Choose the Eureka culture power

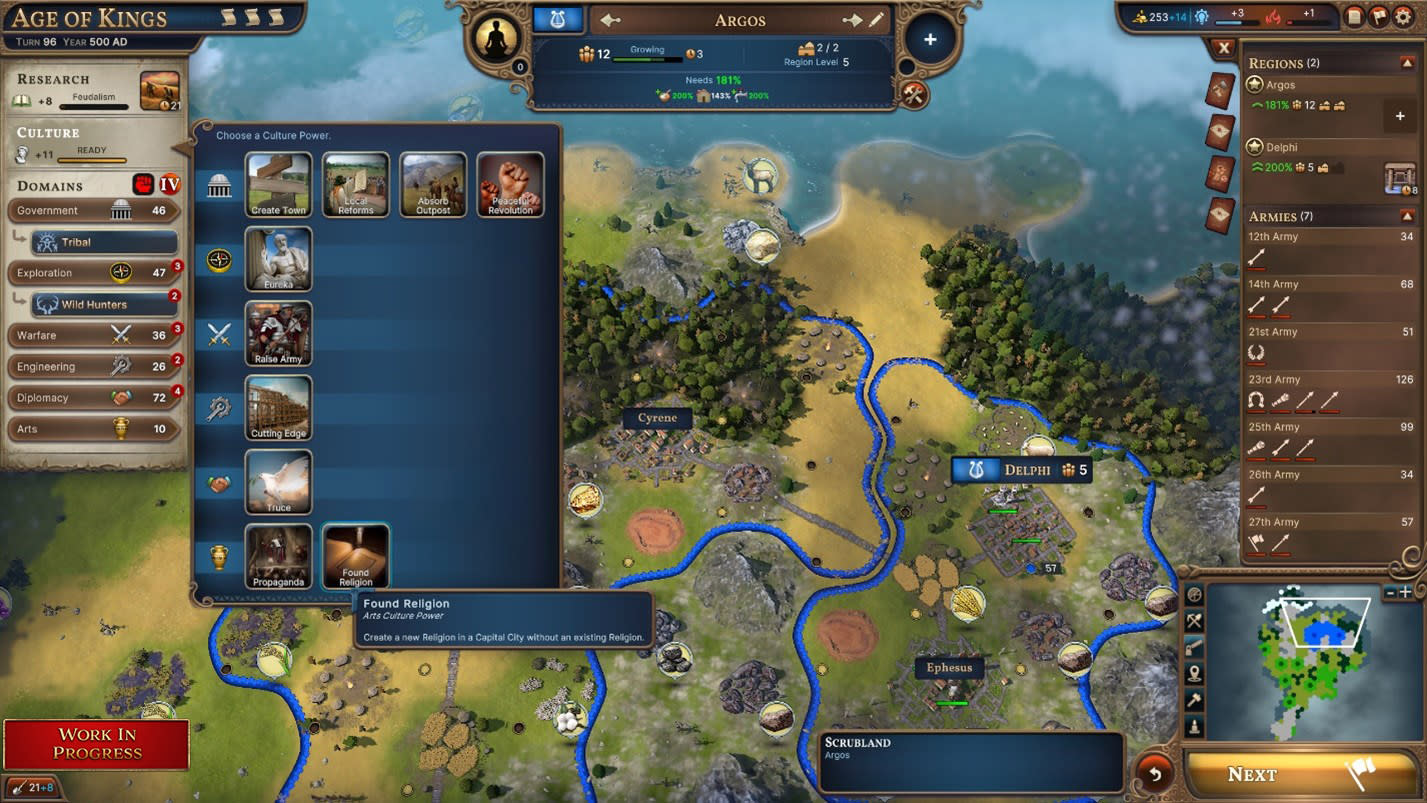[279, 259]
